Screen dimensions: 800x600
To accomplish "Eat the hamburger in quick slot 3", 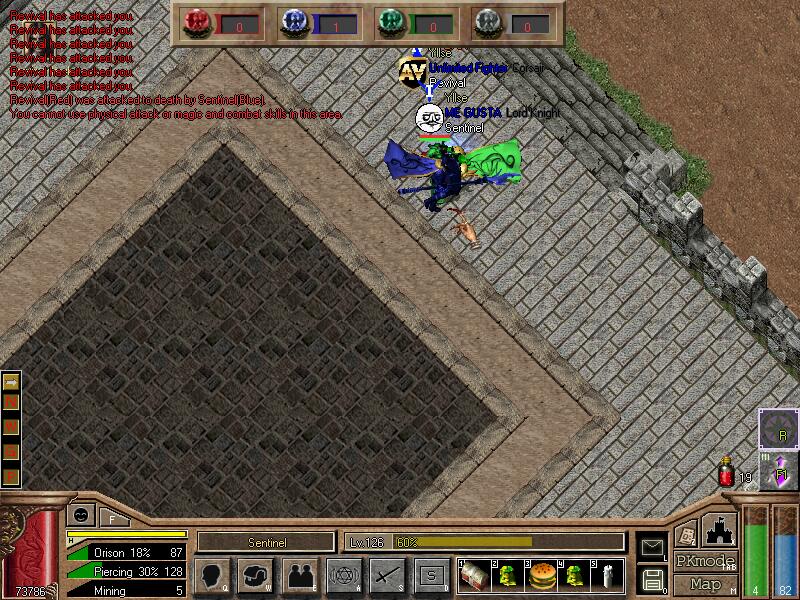I will click(x=541, y=575).
